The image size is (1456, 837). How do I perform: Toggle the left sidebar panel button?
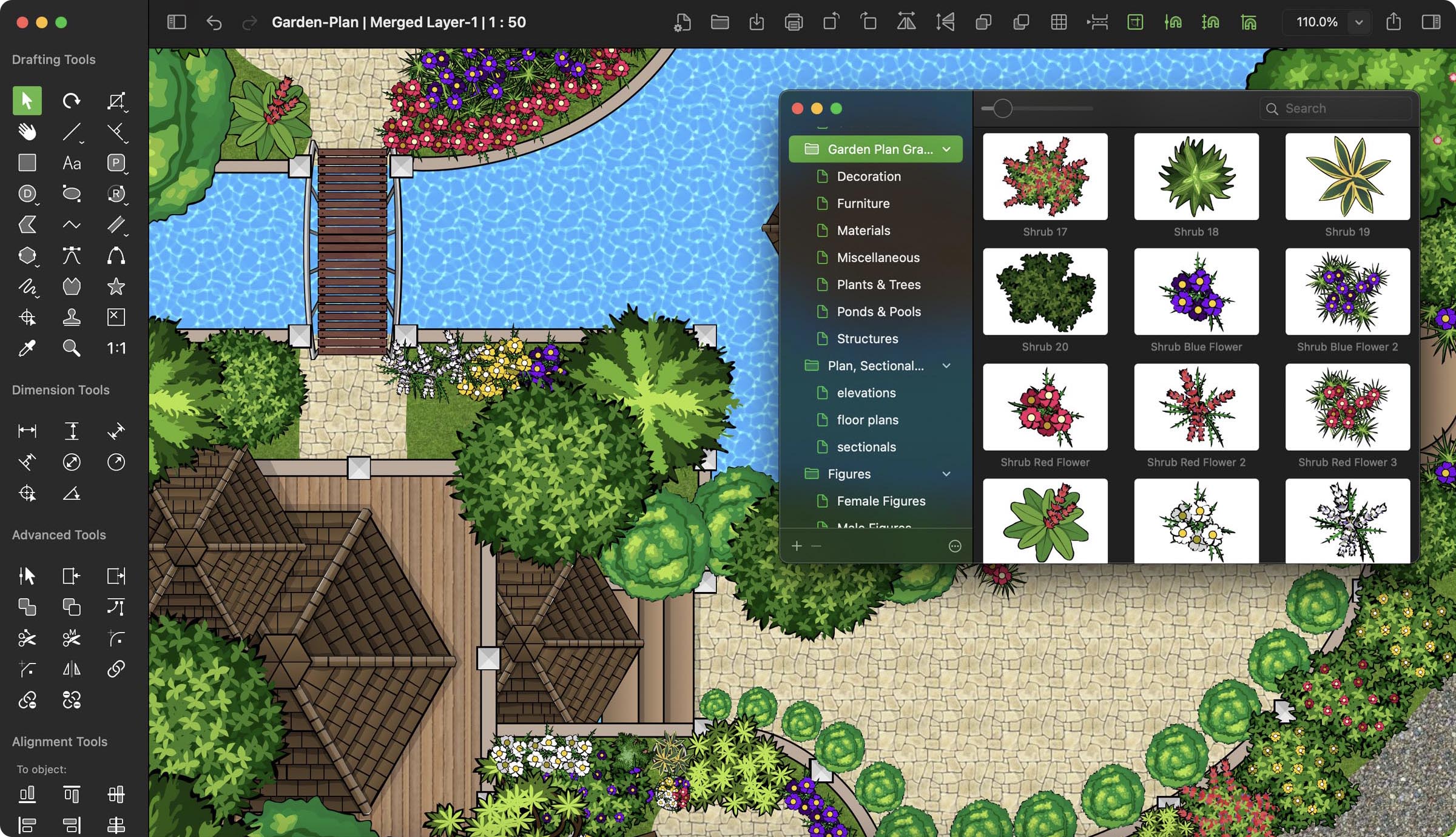coord(177,22)
